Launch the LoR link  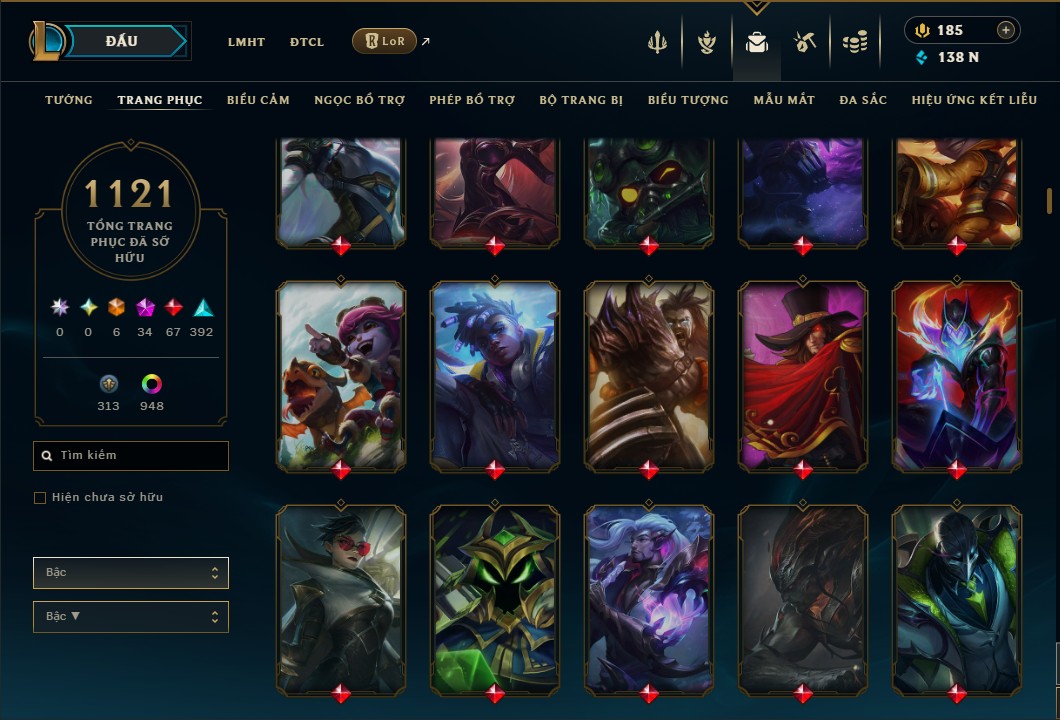coord(385,41)
